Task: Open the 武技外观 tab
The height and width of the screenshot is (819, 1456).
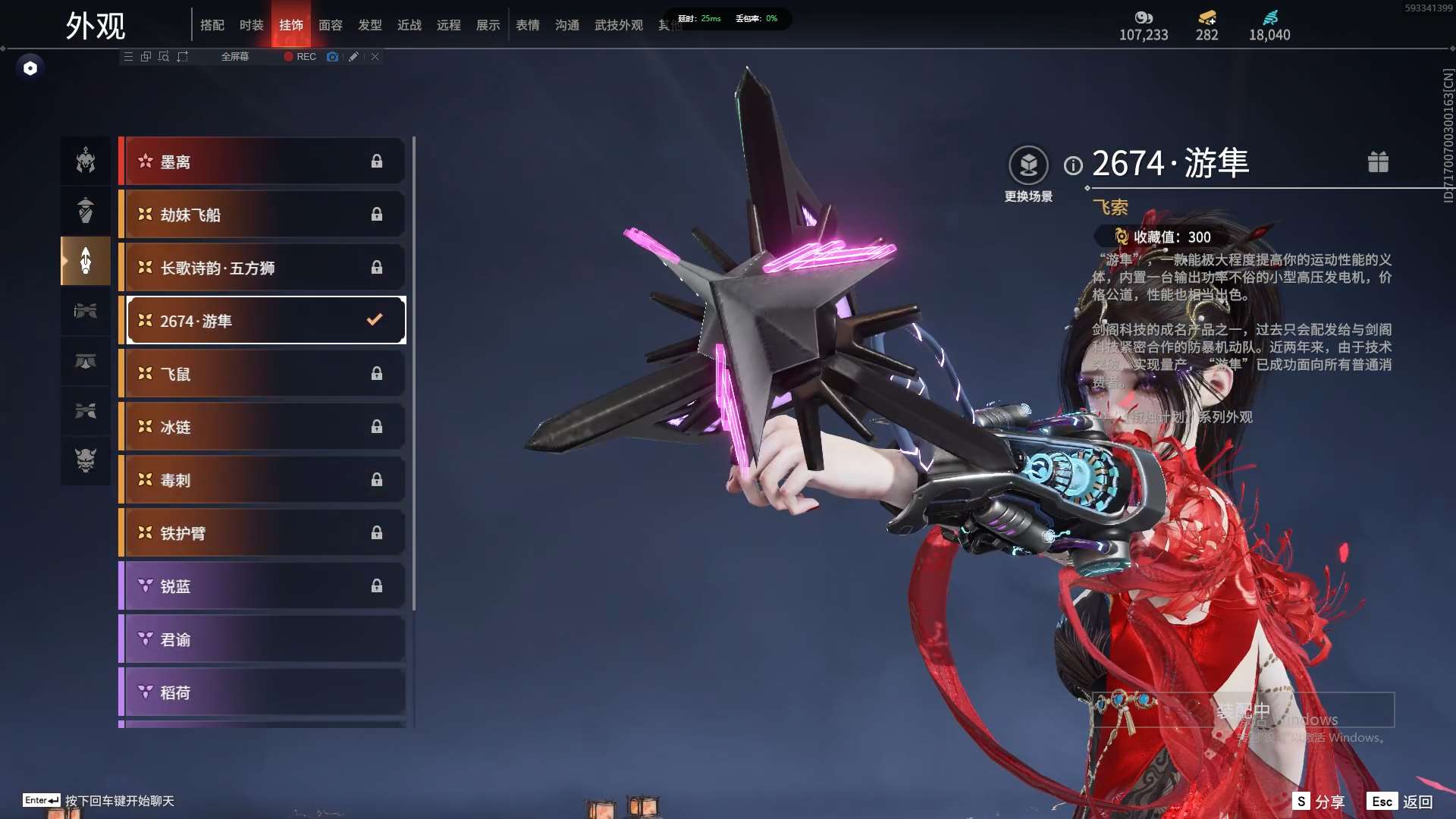Action: 618,25
